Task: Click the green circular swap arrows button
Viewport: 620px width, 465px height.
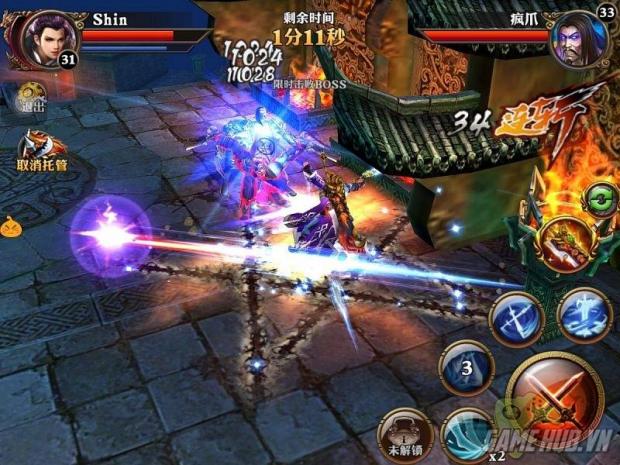Action: 600,196
